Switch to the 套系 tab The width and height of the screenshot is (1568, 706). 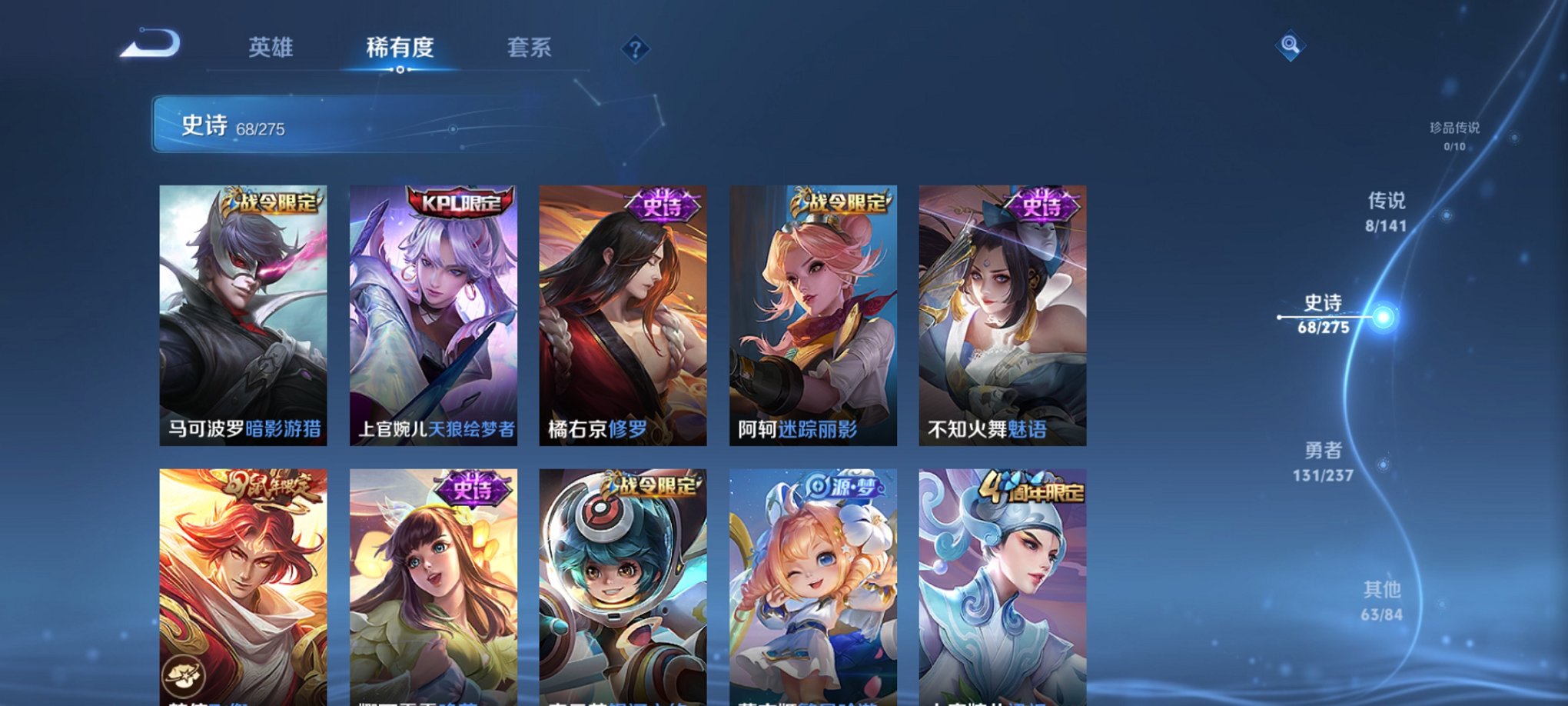pos(530,47)
